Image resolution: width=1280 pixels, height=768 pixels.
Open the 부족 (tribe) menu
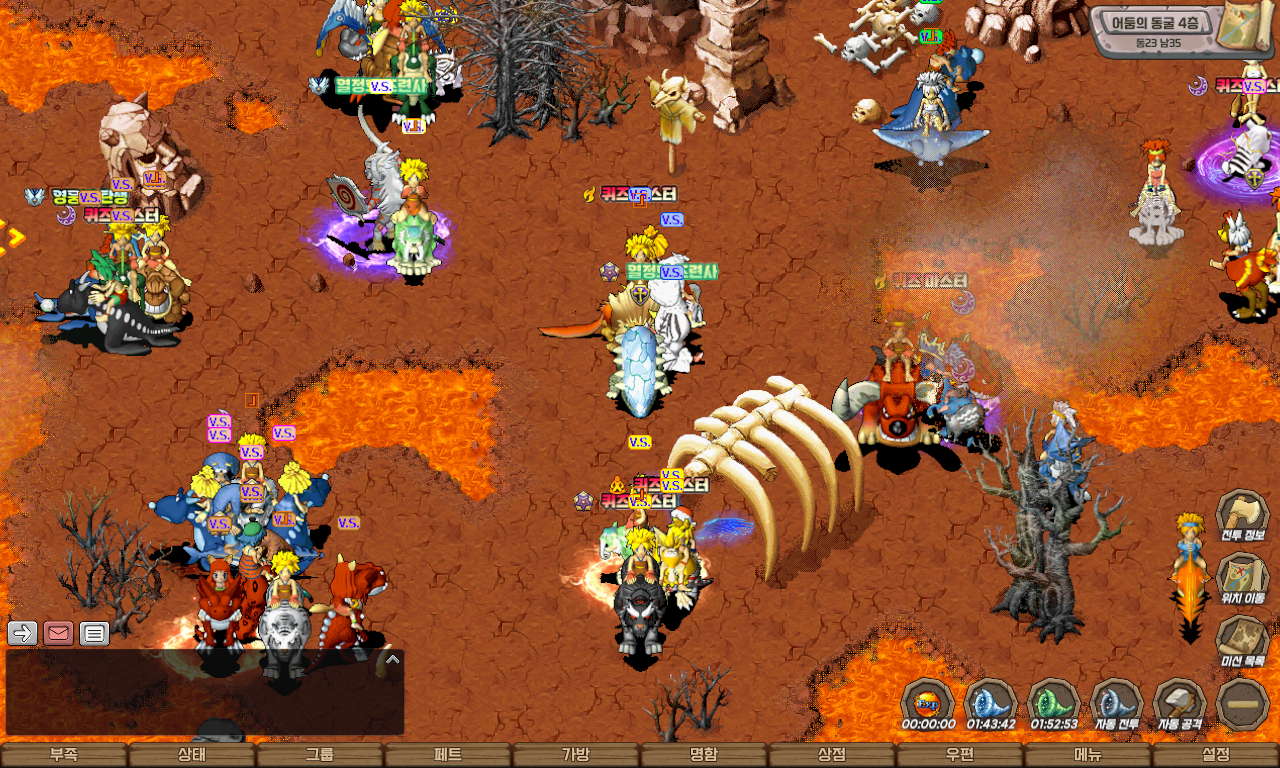pyautogui.click(x=64, y=755)
